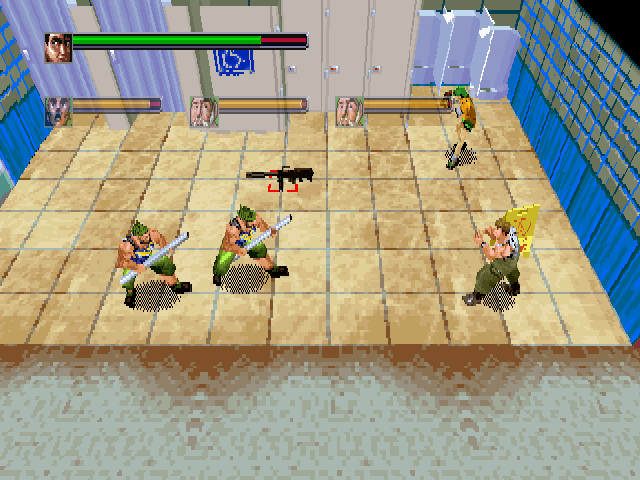640x480 pixels.
Task: Select the dark masked enemy portrait
Action: (x=58, y=111)
